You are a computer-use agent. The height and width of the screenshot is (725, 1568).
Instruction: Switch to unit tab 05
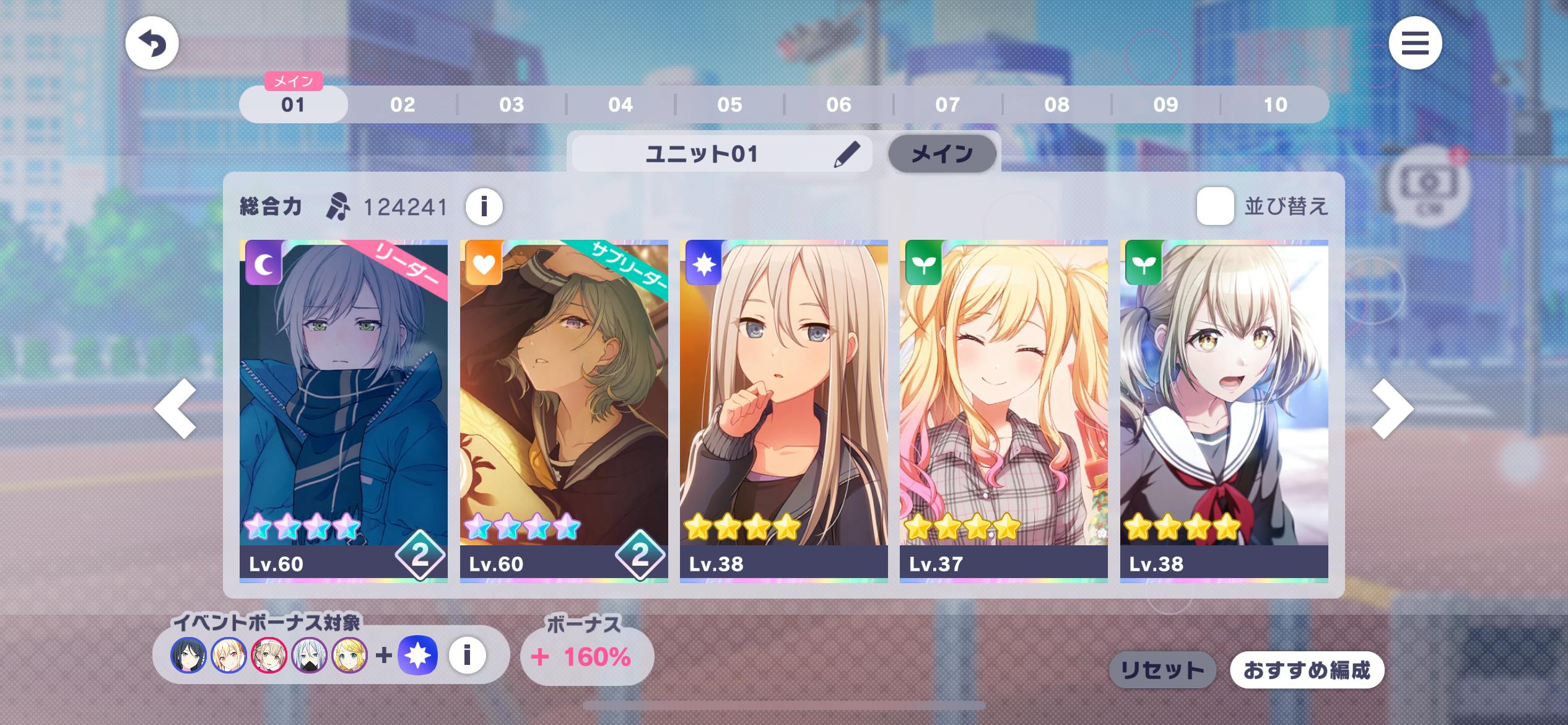[730, 105]
